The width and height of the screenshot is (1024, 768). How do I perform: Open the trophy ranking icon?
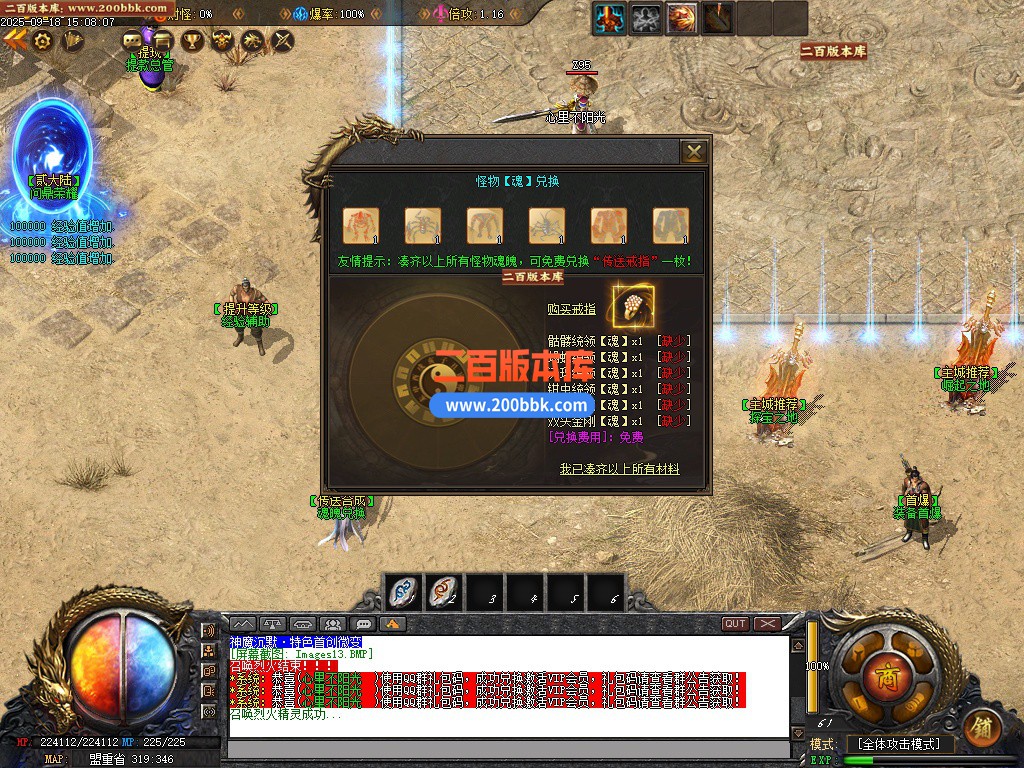tap(192, 41)
